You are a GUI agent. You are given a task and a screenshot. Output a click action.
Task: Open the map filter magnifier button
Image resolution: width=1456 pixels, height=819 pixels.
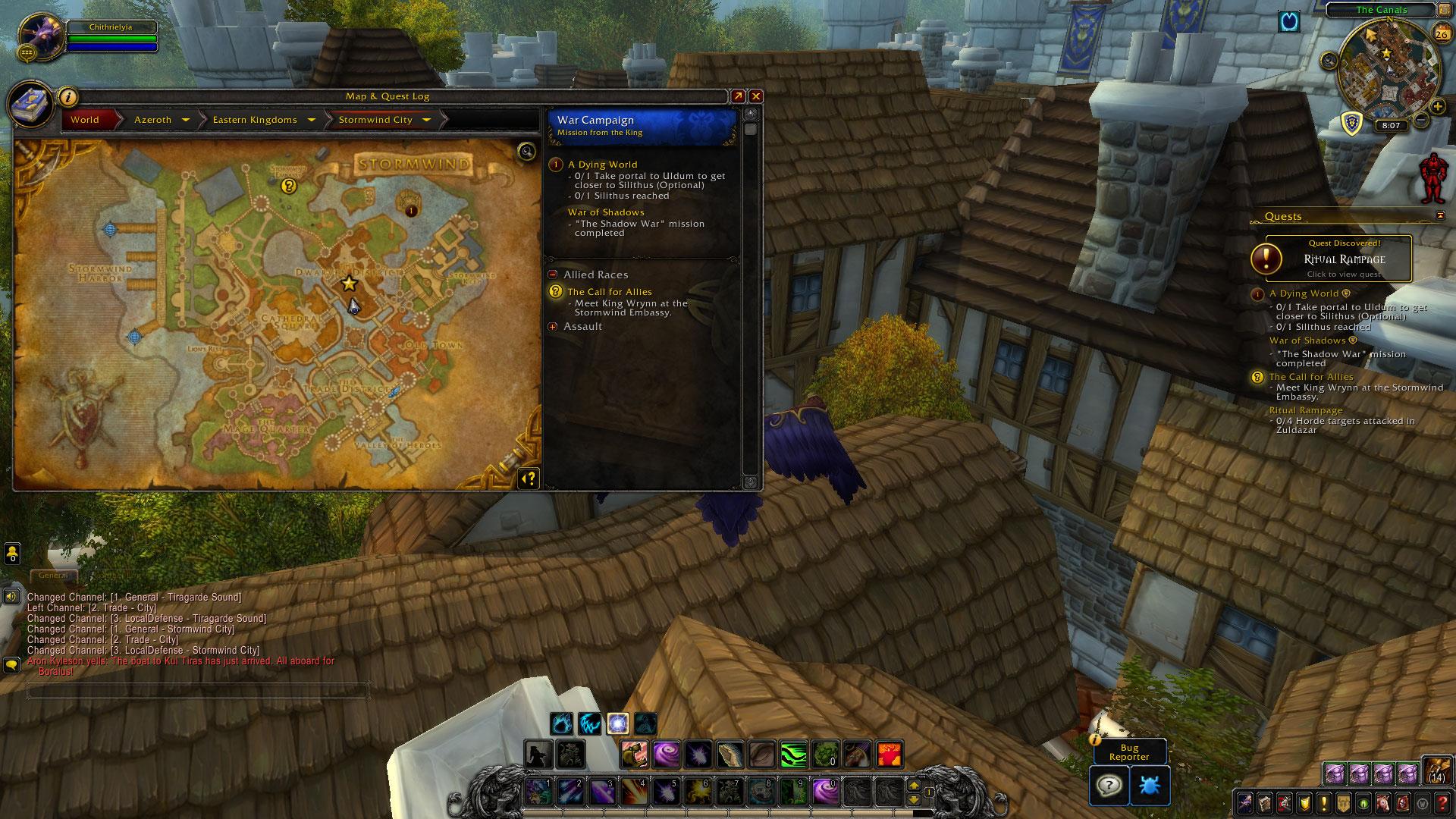click(x=526, y=152)
